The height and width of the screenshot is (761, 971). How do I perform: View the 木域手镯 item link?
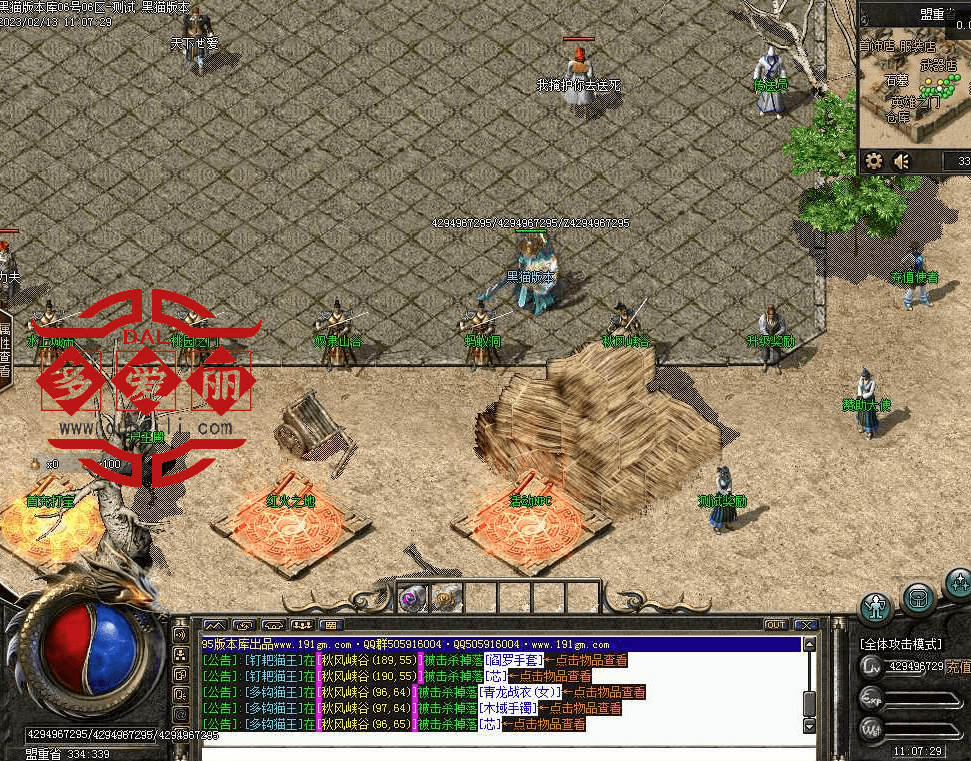(507, 708)
